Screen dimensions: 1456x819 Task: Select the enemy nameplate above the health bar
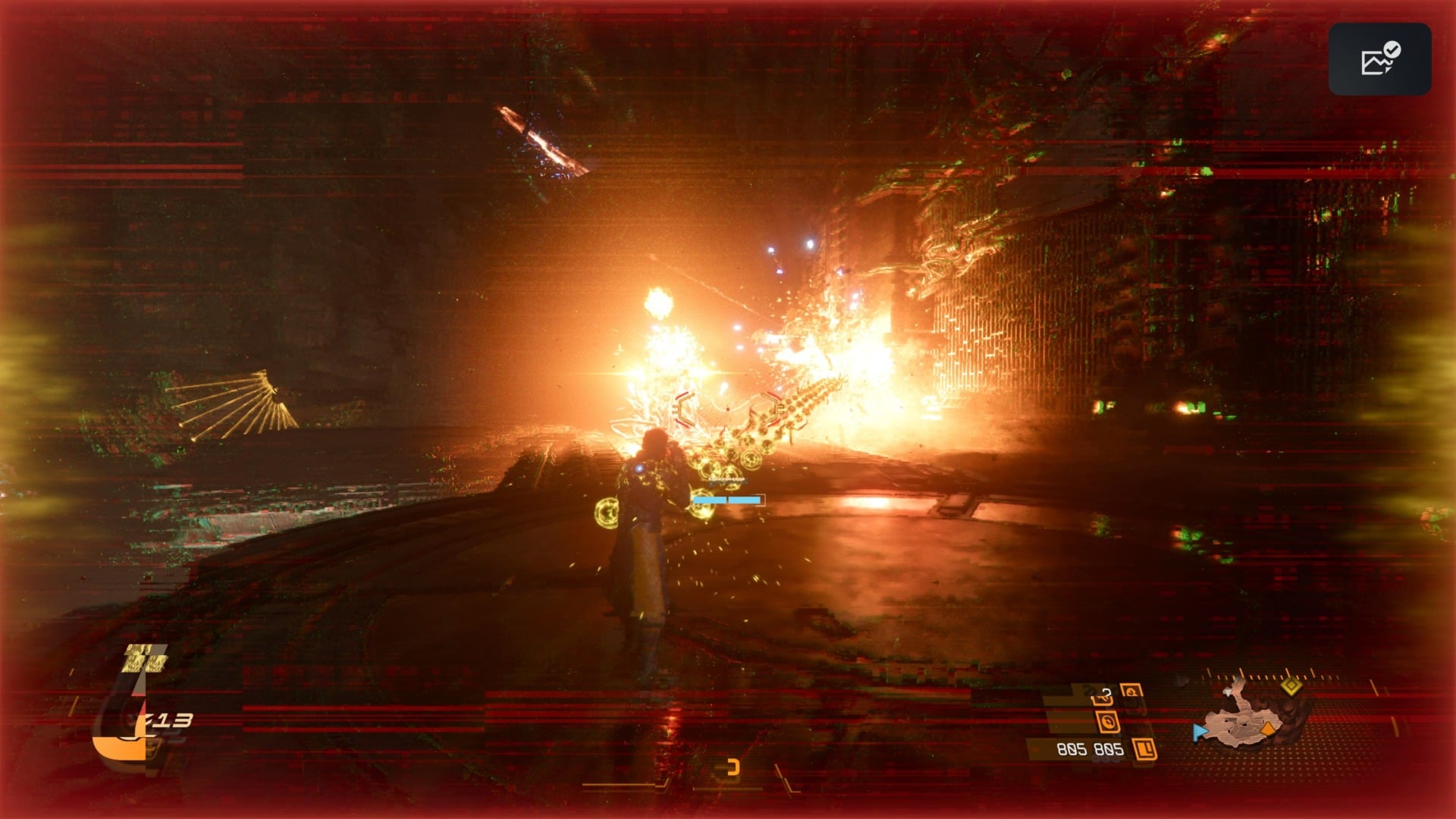click(728, 479)
